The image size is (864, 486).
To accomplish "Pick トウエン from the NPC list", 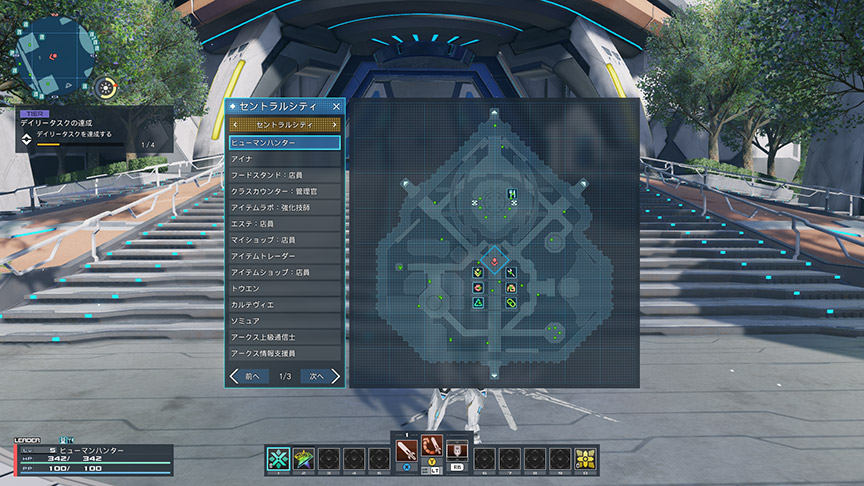I will click(x=284, y=288).
